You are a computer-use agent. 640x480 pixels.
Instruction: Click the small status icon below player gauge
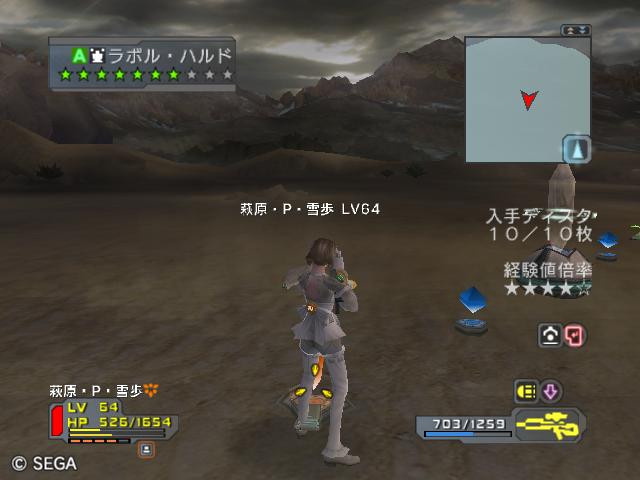pos(147,450)
